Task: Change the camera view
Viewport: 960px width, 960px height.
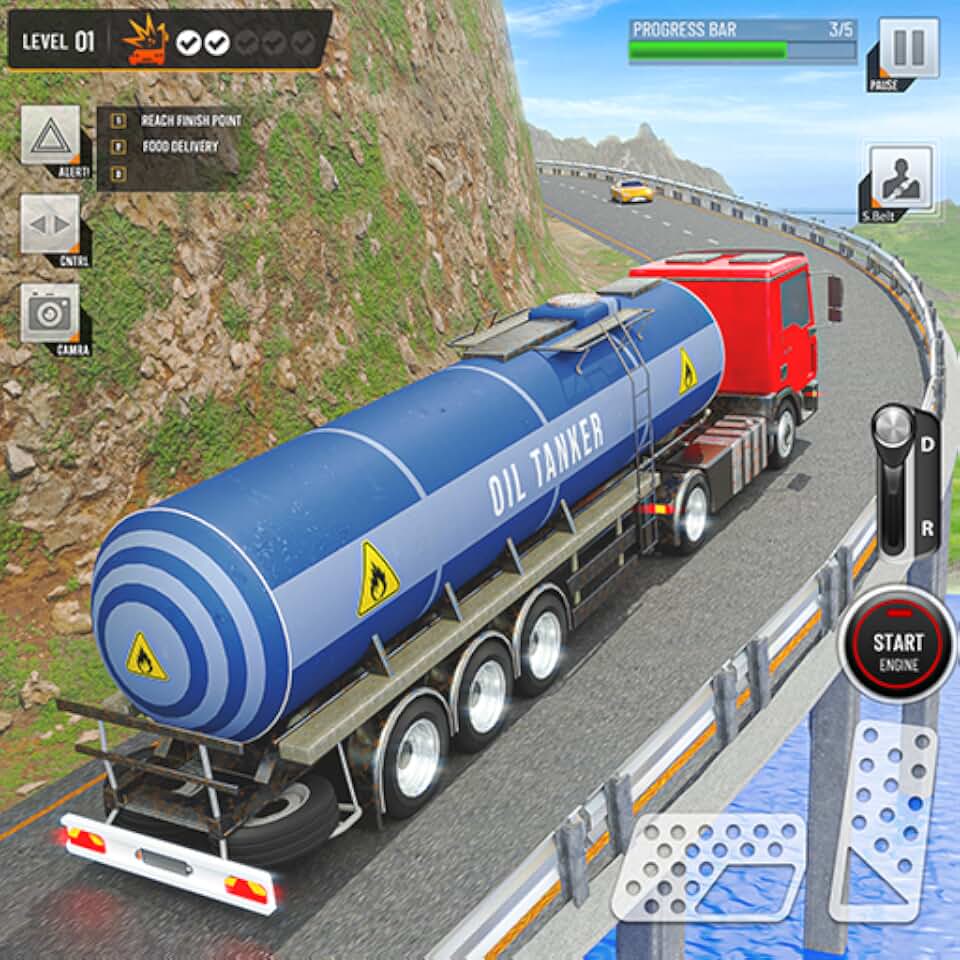Action: (x=49, y=313)
